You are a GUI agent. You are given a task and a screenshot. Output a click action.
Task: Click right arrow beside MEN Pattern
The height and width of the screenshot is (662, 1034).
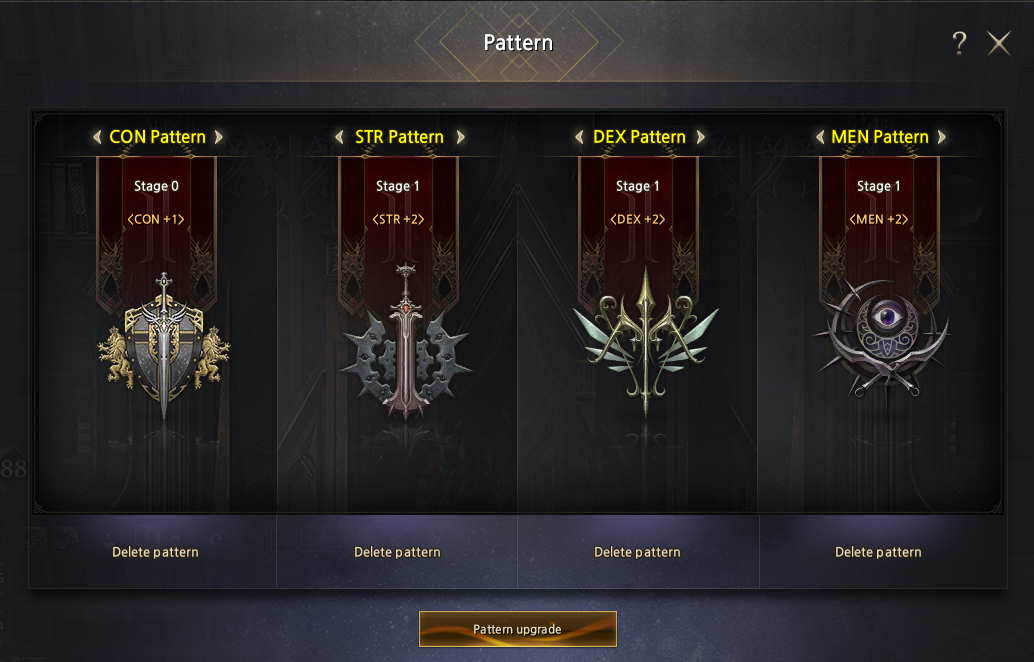tap(941, 137)
